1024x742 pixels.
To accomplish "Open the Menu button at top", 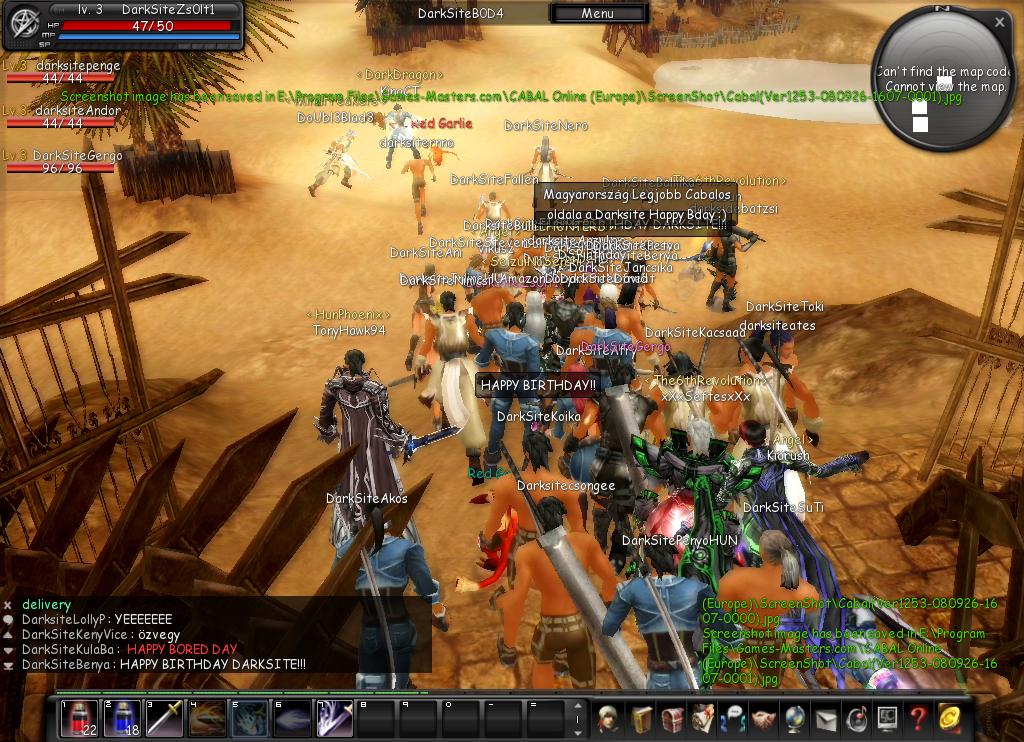I will coord(597,14).
